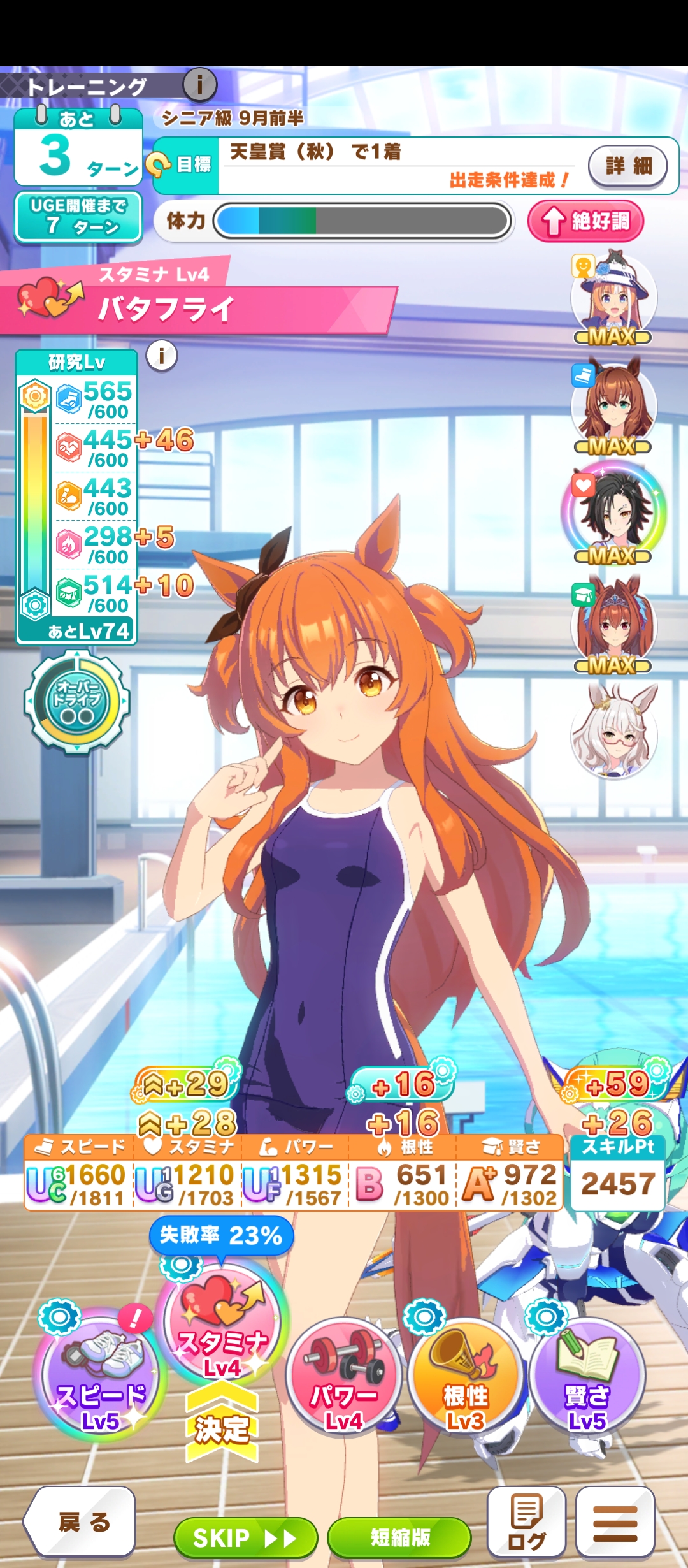Open the ログ log
The height and width of the screenshot is (1568, 688).
(x=526, y=1522)
